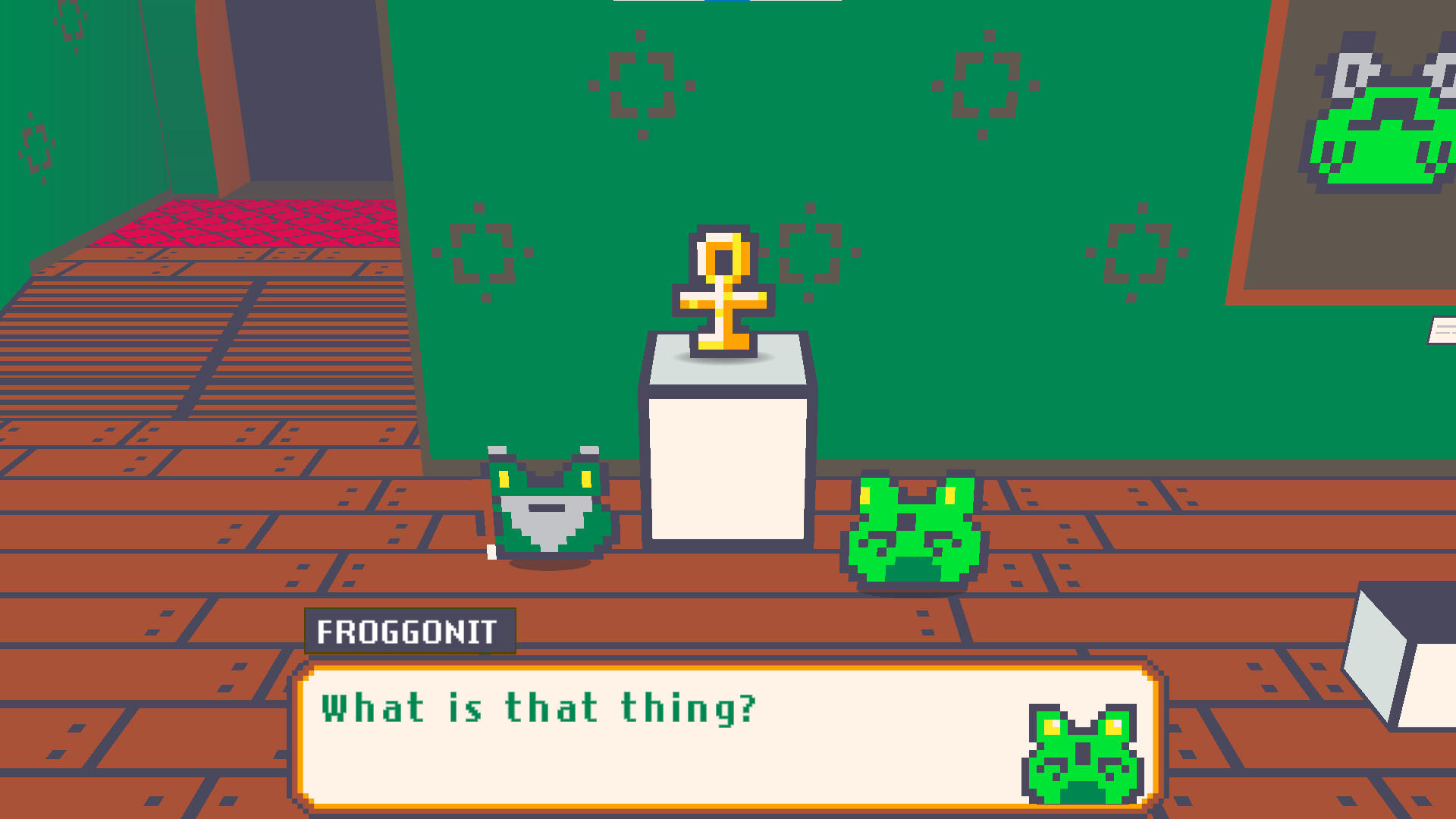The image size is (1456, 819).
Task: Select the plaque next to the wall painting
Action: pyautogui.click(x=1441, y=330)
